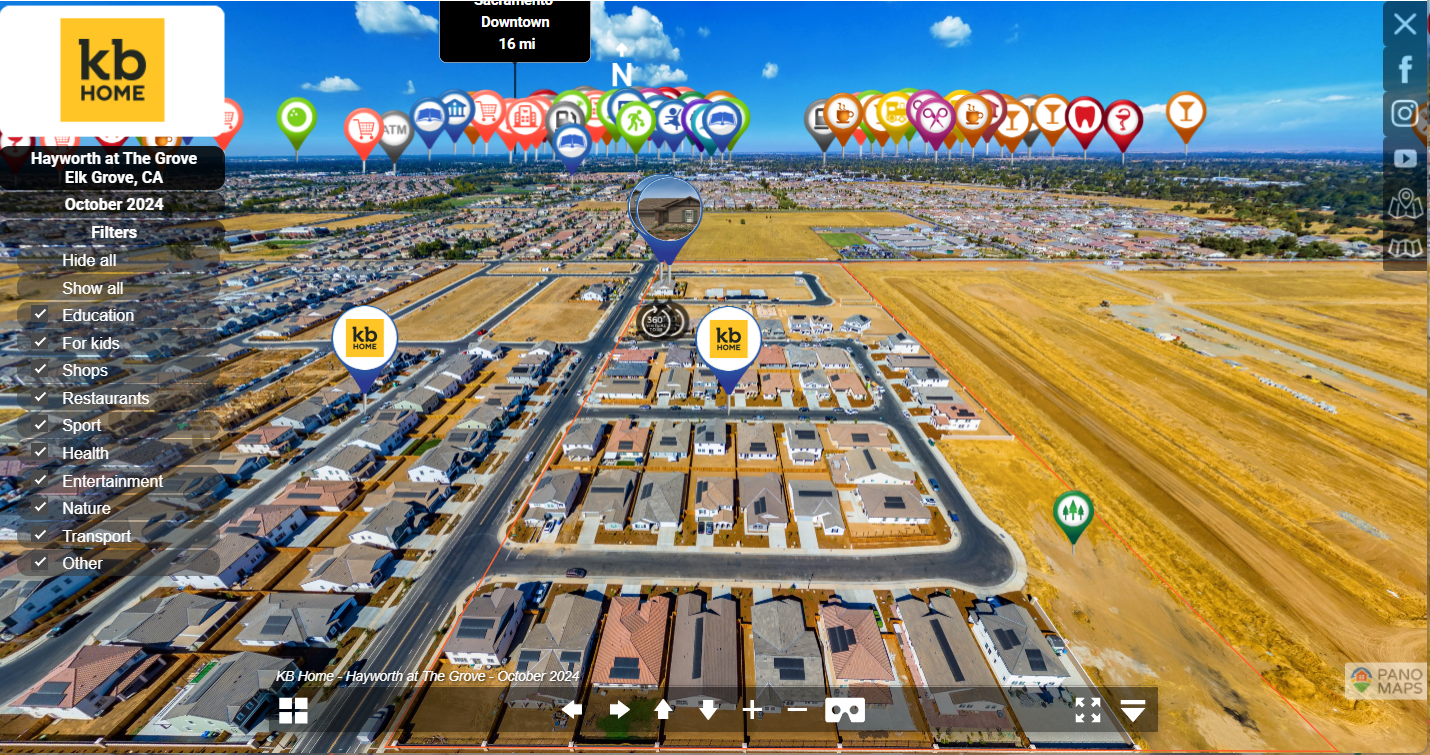Hide all map markers
The image size is (1430, 755).
(89, 260)
